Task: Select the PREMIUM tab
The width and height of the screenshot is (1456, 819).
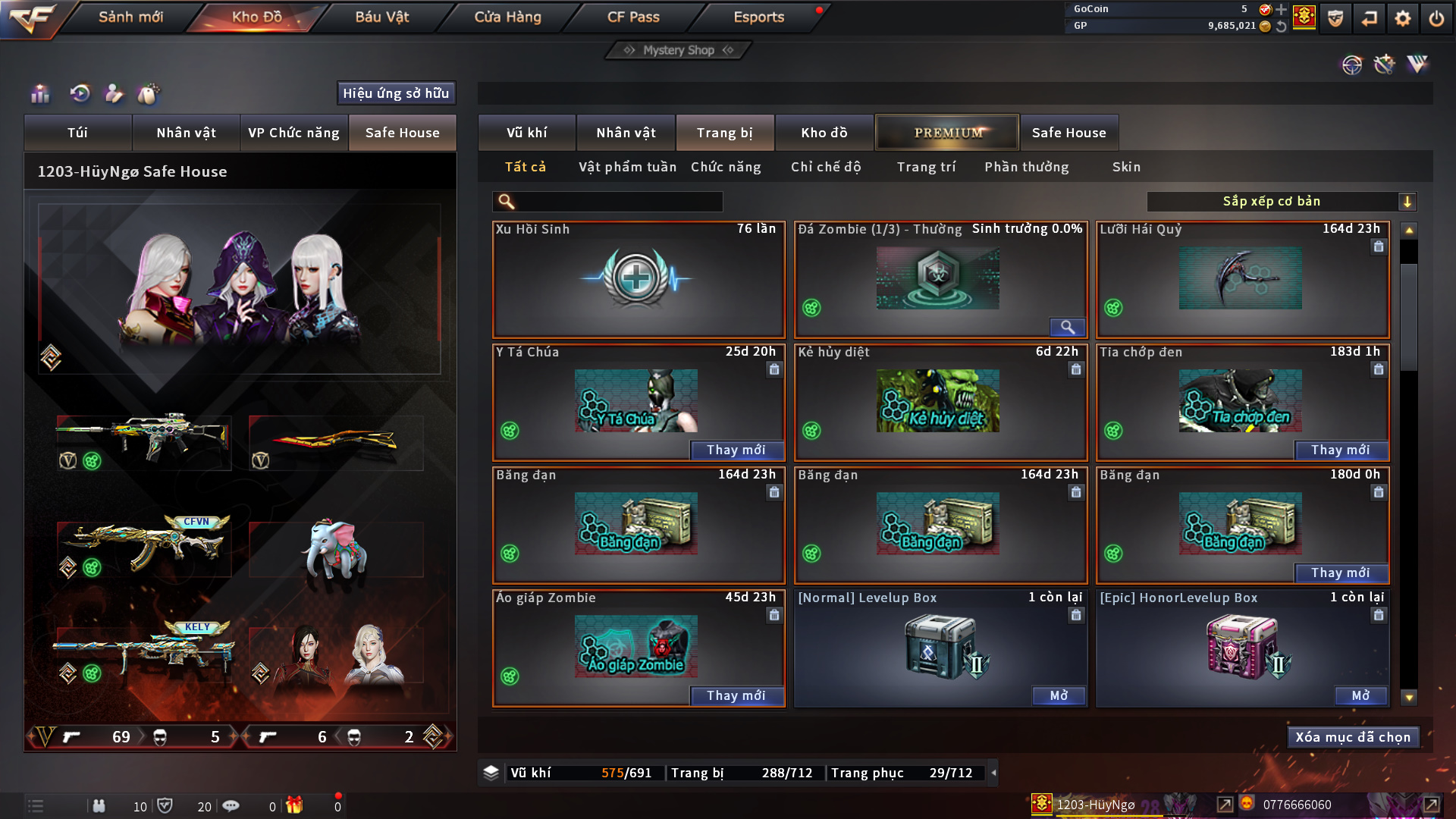Action: pyautogui.click(x=948, y=133)
